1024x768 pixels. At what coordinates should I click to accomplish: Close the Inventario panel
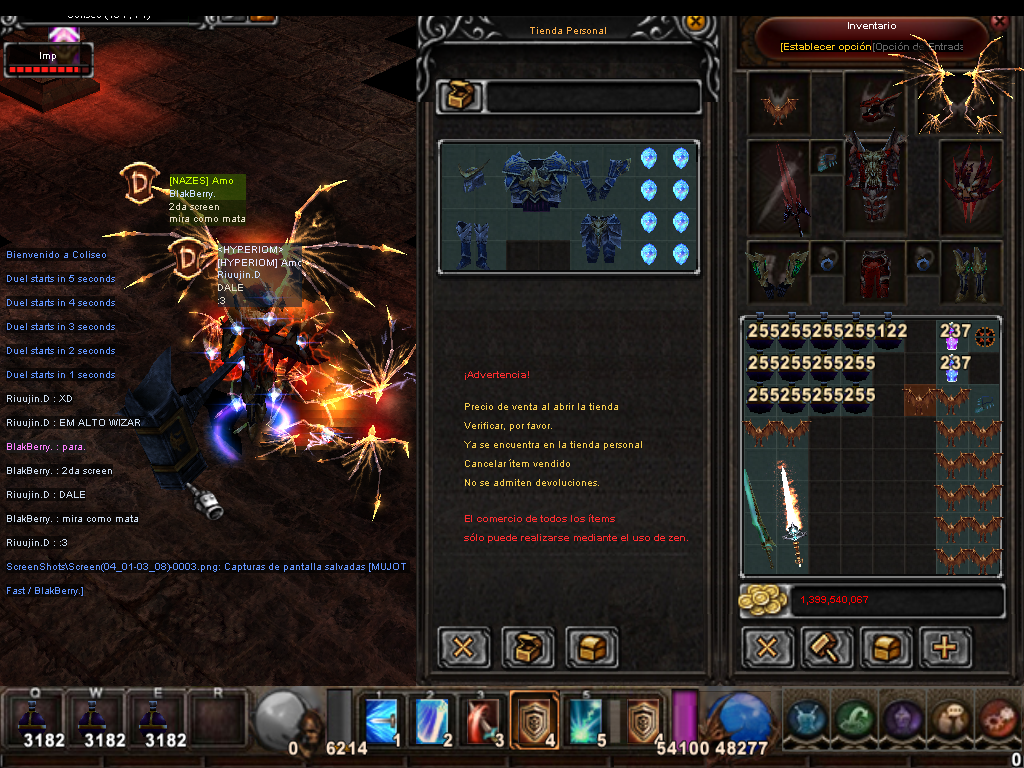998,20
